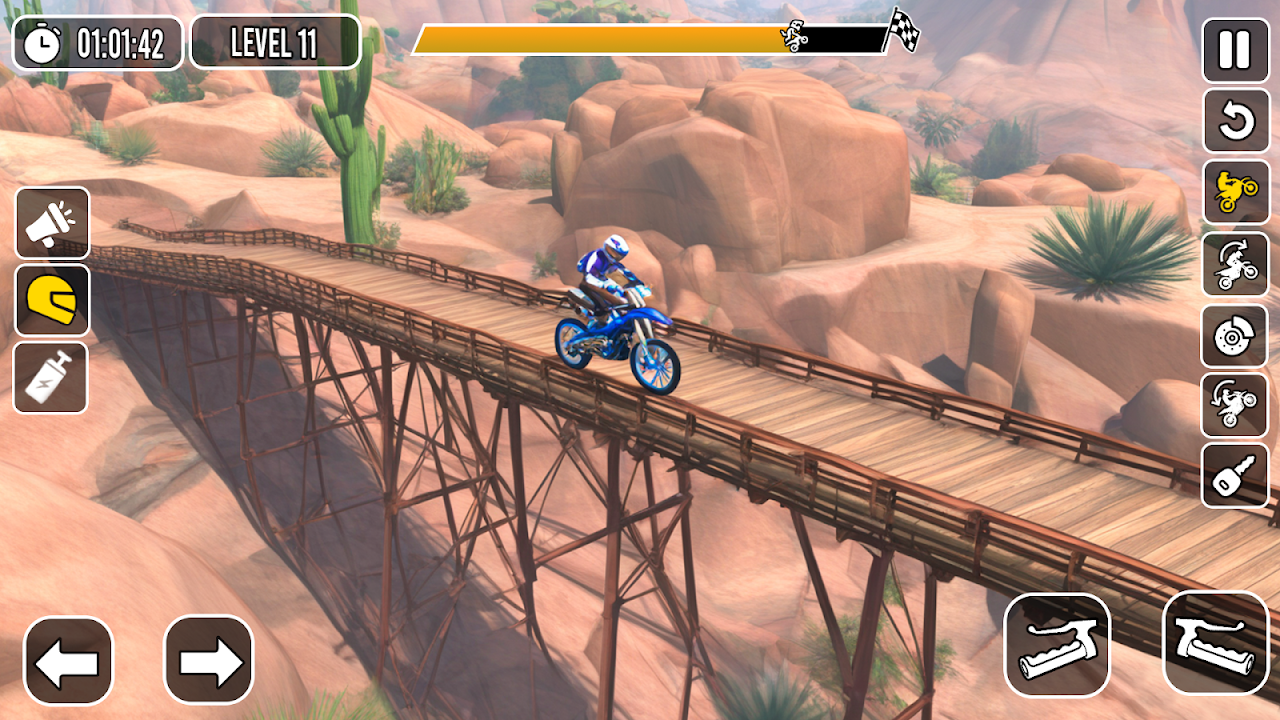Lean back with the left arrow button

pyautogui.click(x=68, y=661)
